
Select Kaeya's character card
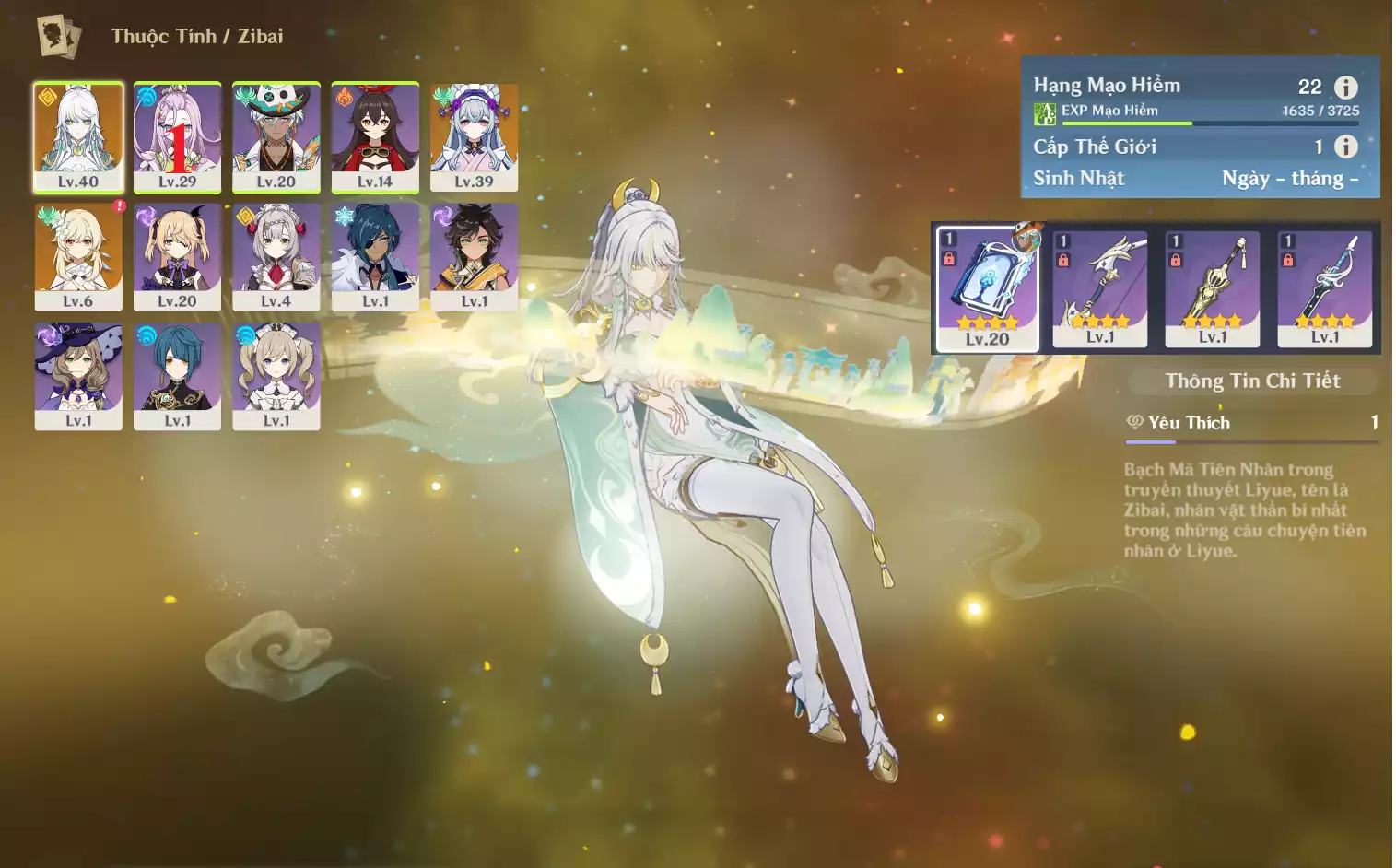(x=375, y=256)
